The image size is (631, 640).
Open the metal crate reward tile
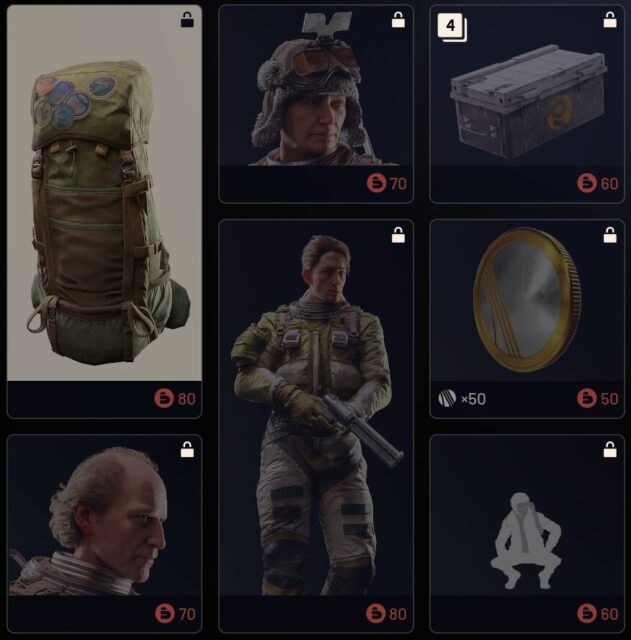pos(526,100)
